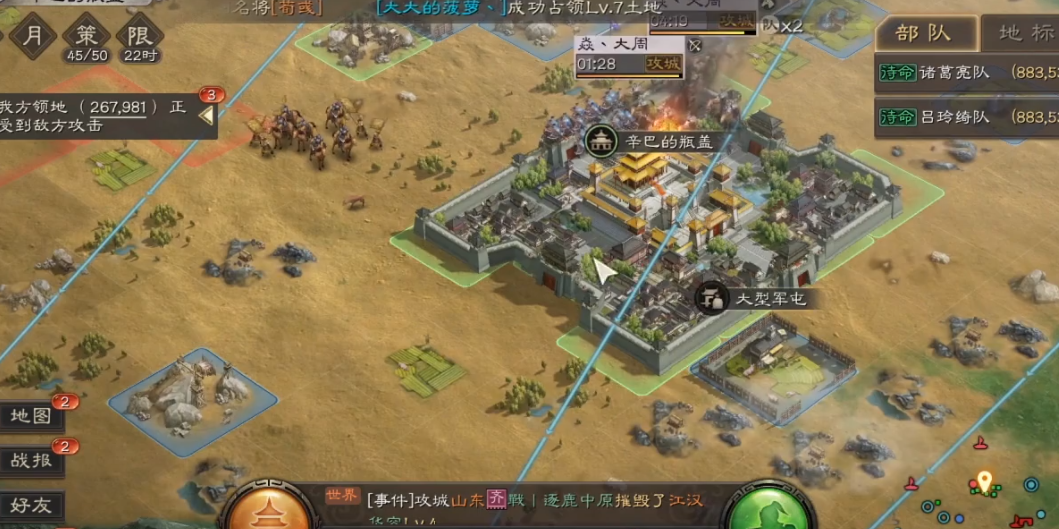Select the 吕玲绮队 army row
This screenshot has width=1059, height=529.
coord(965,117)
